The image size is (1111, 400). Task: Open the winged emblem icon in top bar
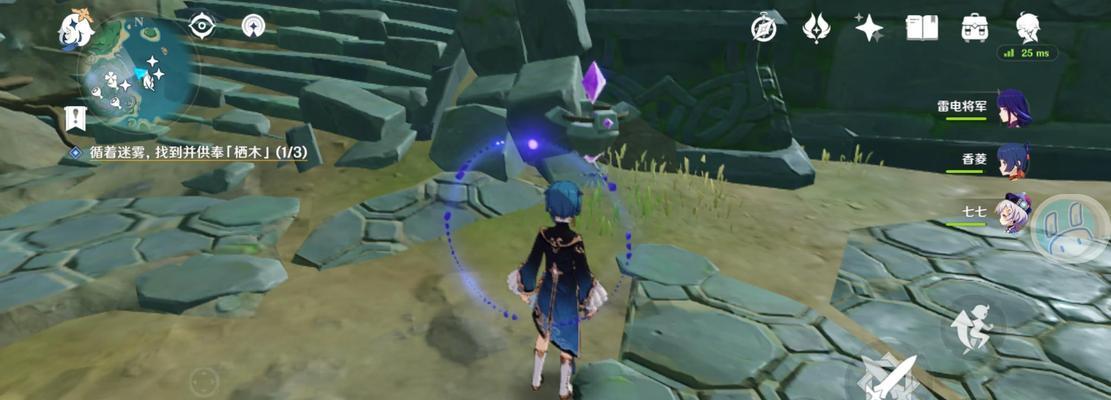click(816, 28)
